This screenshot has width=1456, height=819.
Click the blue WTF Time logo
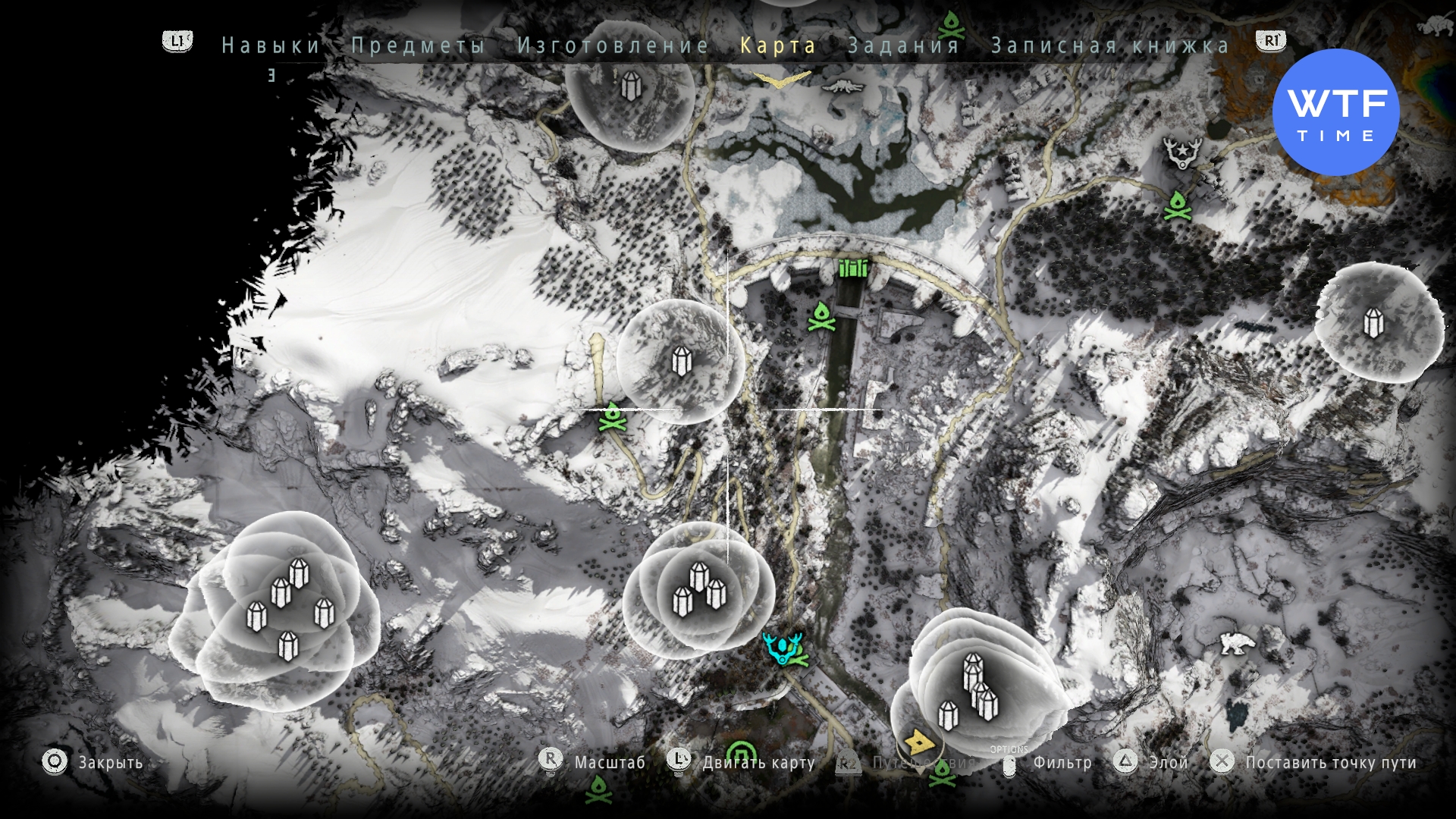1335,112
